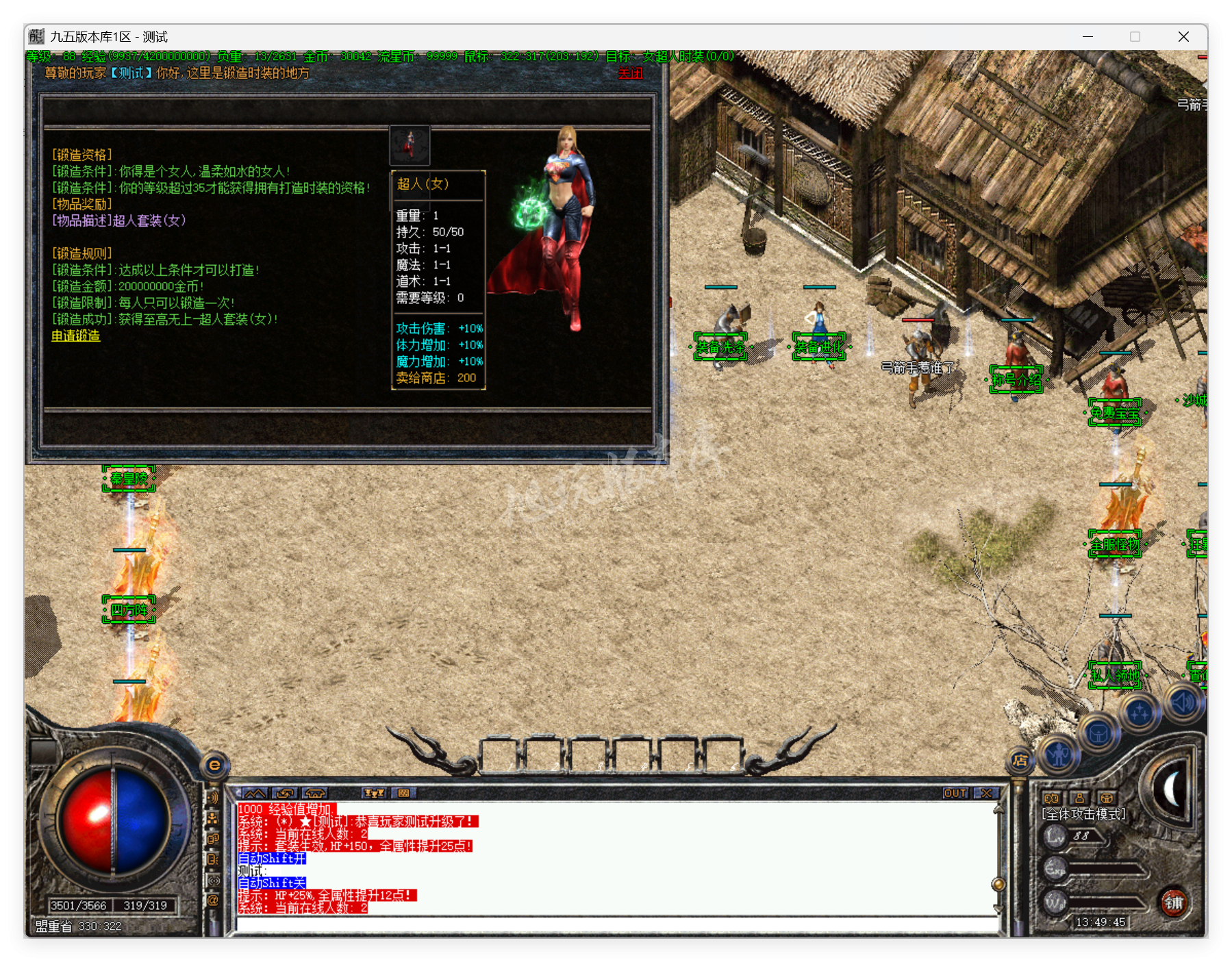The width and height of the screenshot is (1232, 962).
Task: Select the trophy ranking icon on the chat toolbar
Action: click(375, 793)
